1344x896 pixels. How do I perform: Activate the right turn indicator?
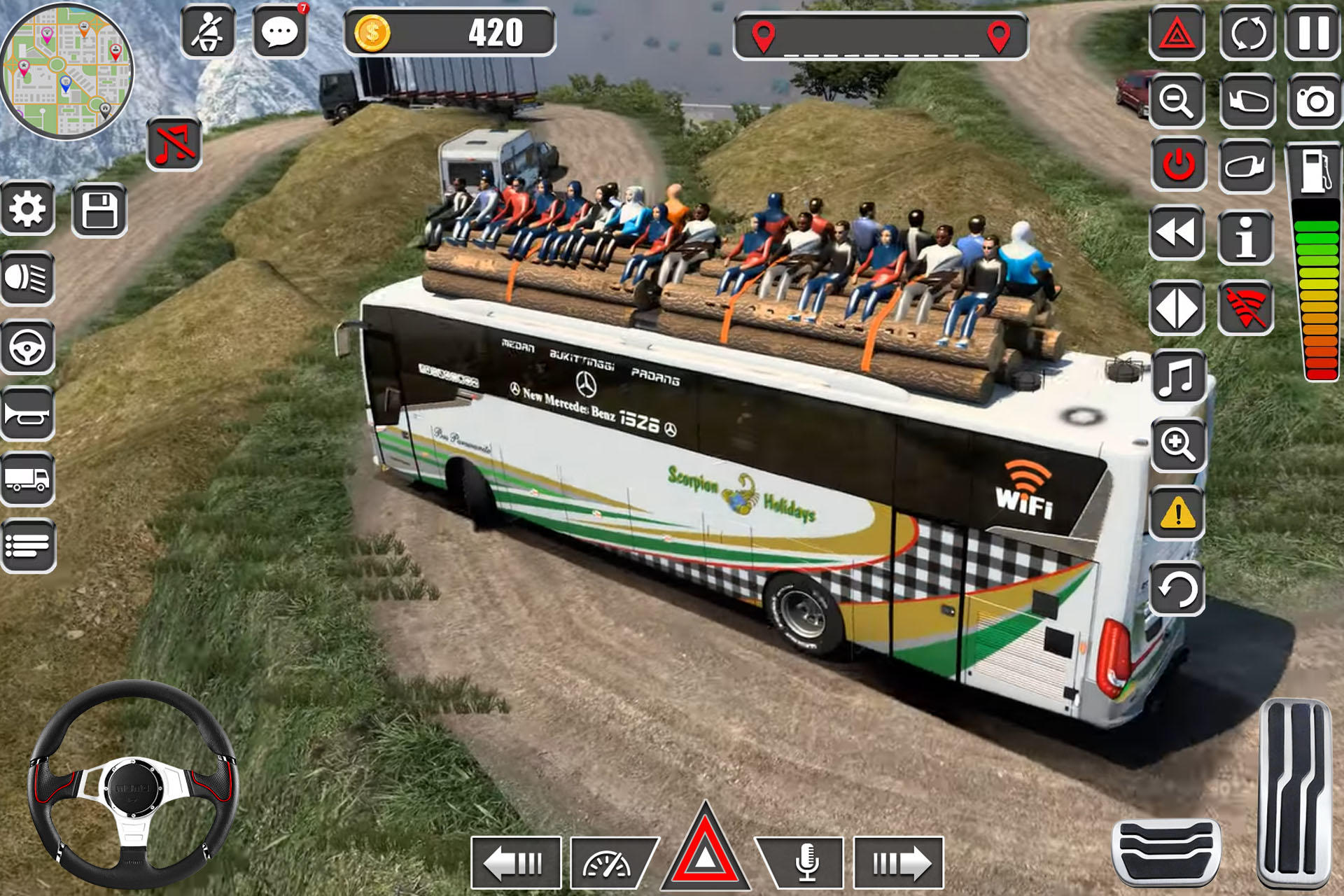[899, 862]
